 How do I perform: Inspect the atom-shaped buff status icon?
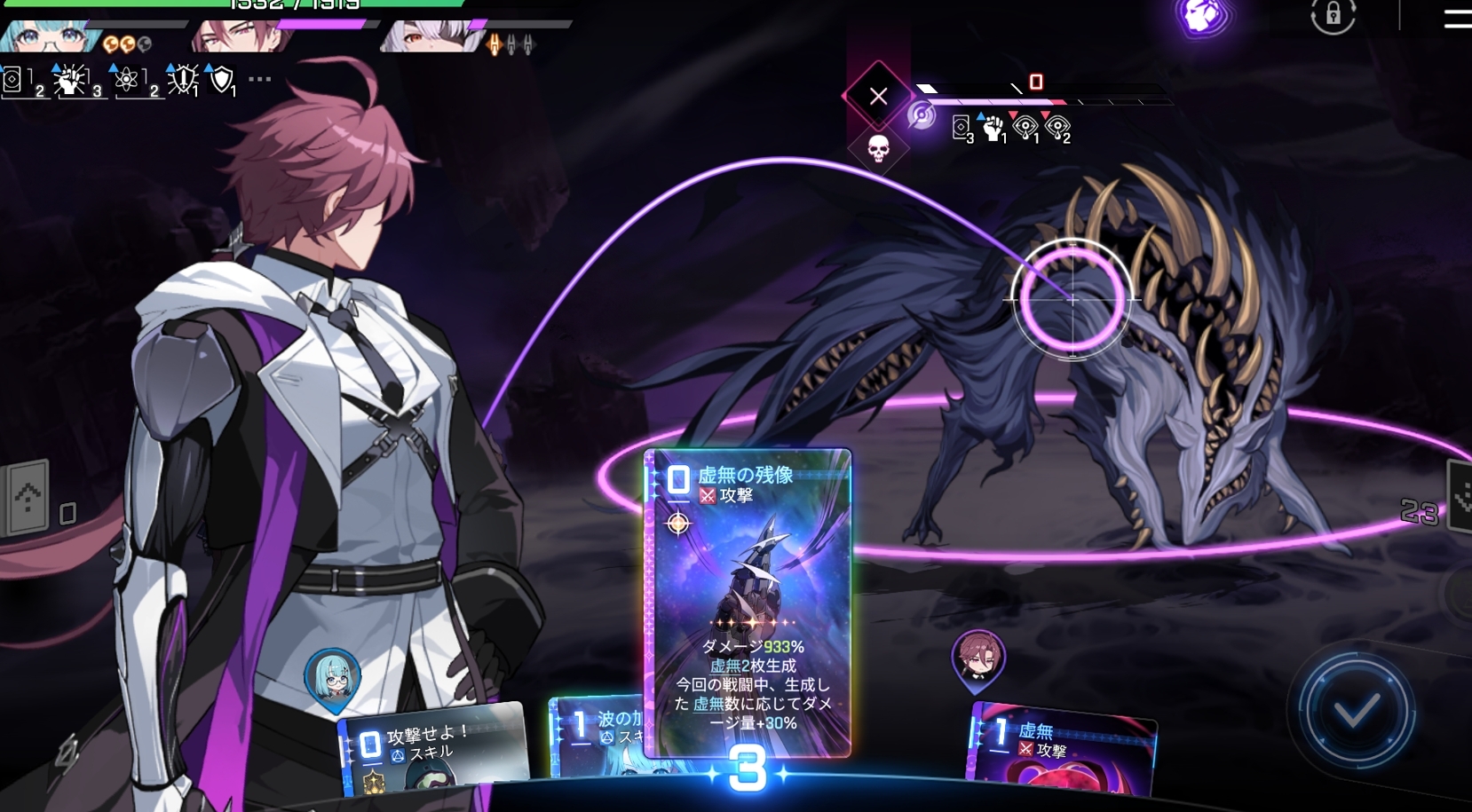127,80
